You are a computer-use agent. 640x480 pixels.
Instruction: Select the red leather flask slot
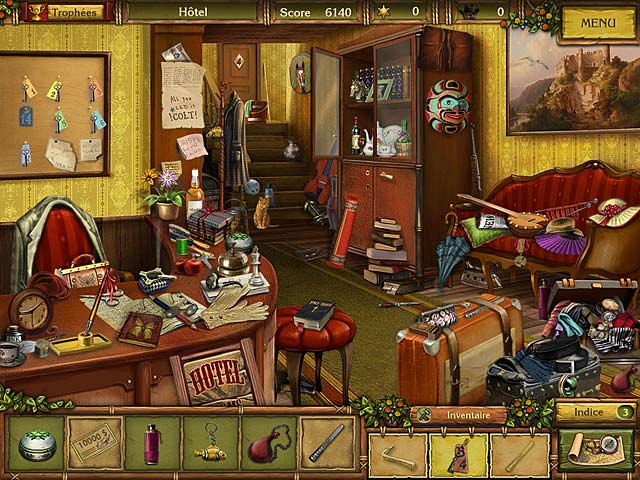coord(268,443)
